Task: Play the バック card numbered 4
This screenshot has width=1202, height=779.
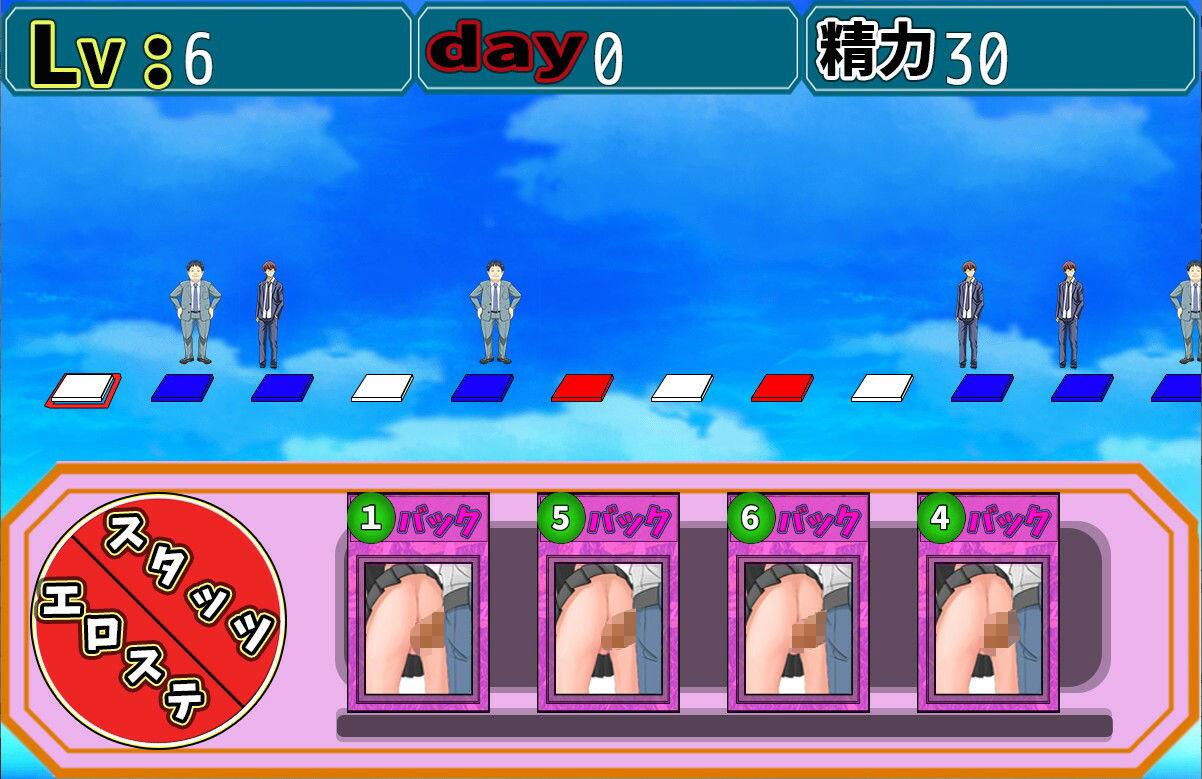Action: click(x=988, y=602)
